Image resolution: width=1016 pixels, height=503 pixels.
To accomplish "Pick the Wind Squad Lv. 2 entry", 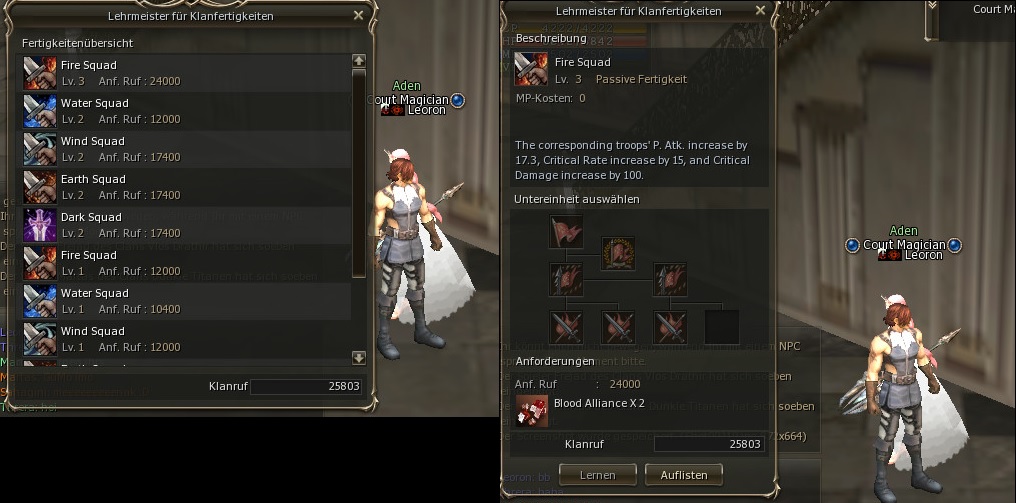I will point(186,149).
